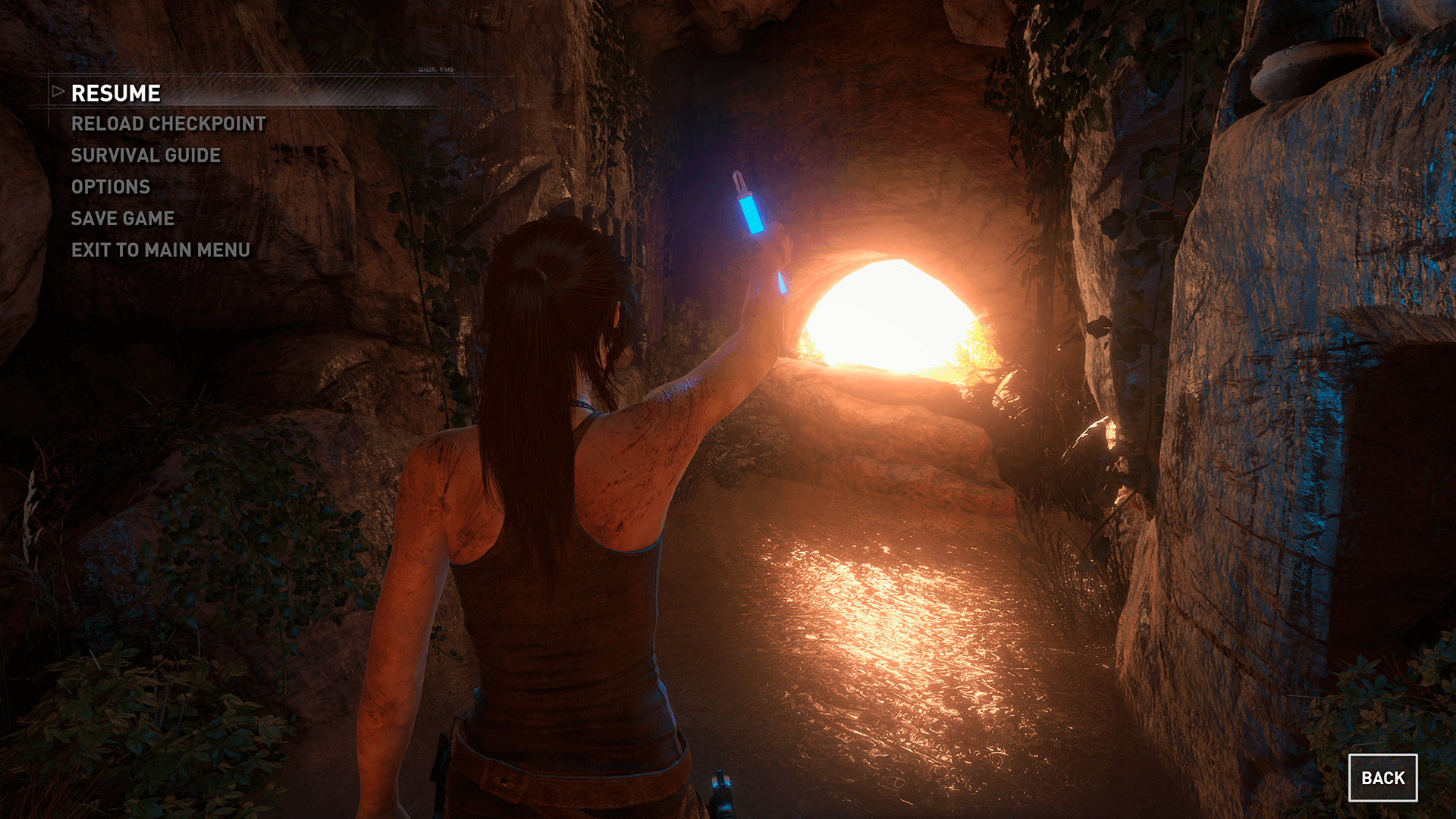Resume the paused game

116,93
